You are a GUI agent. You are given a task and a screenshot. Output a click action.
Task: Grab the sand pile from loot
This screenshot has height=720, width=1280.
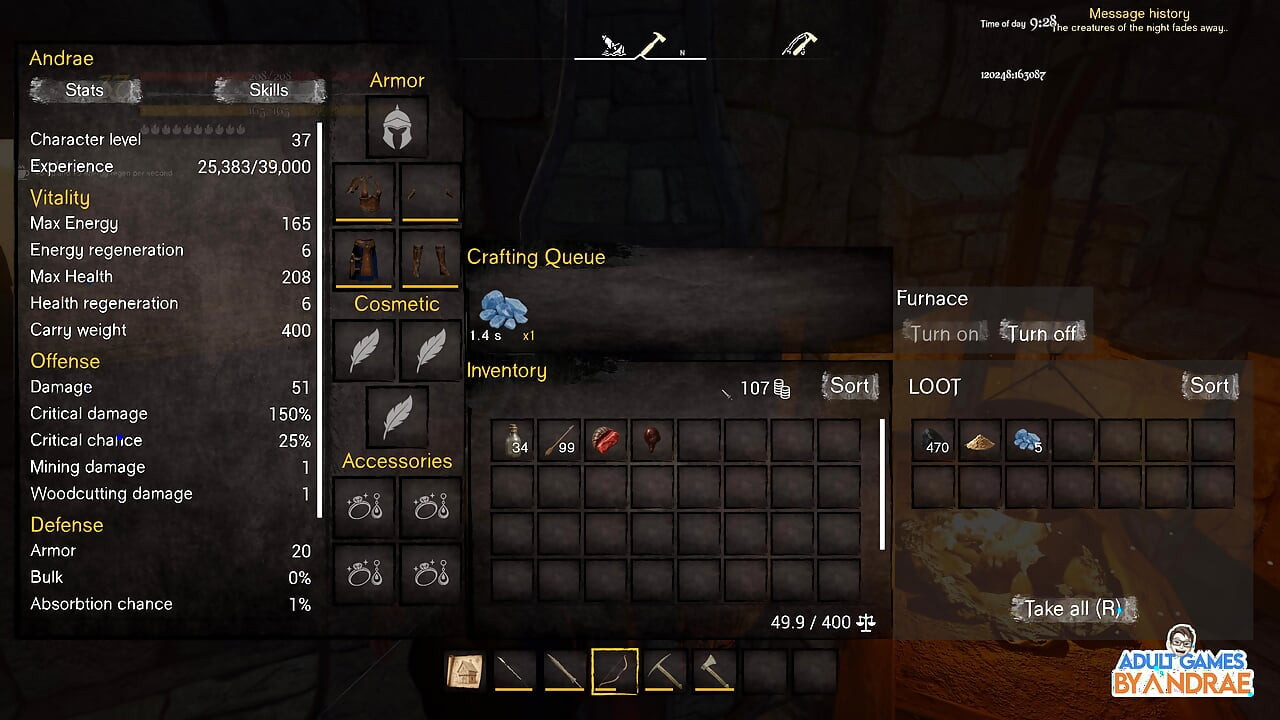[980, 440]
